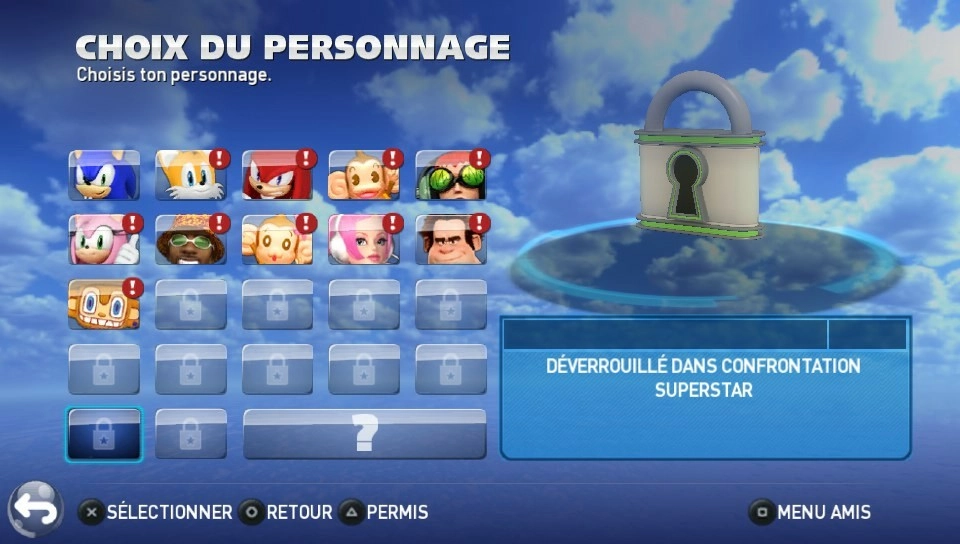Image resolution: width=960 pixels, height=544 pixels.
Task: Choose Beat with the green goggles
Action: coord(451,175)
